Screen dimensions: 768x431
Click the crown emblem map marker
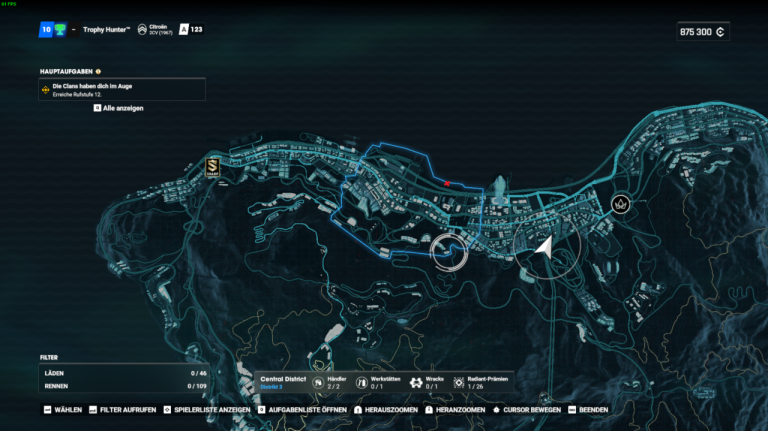click(621, 203)
